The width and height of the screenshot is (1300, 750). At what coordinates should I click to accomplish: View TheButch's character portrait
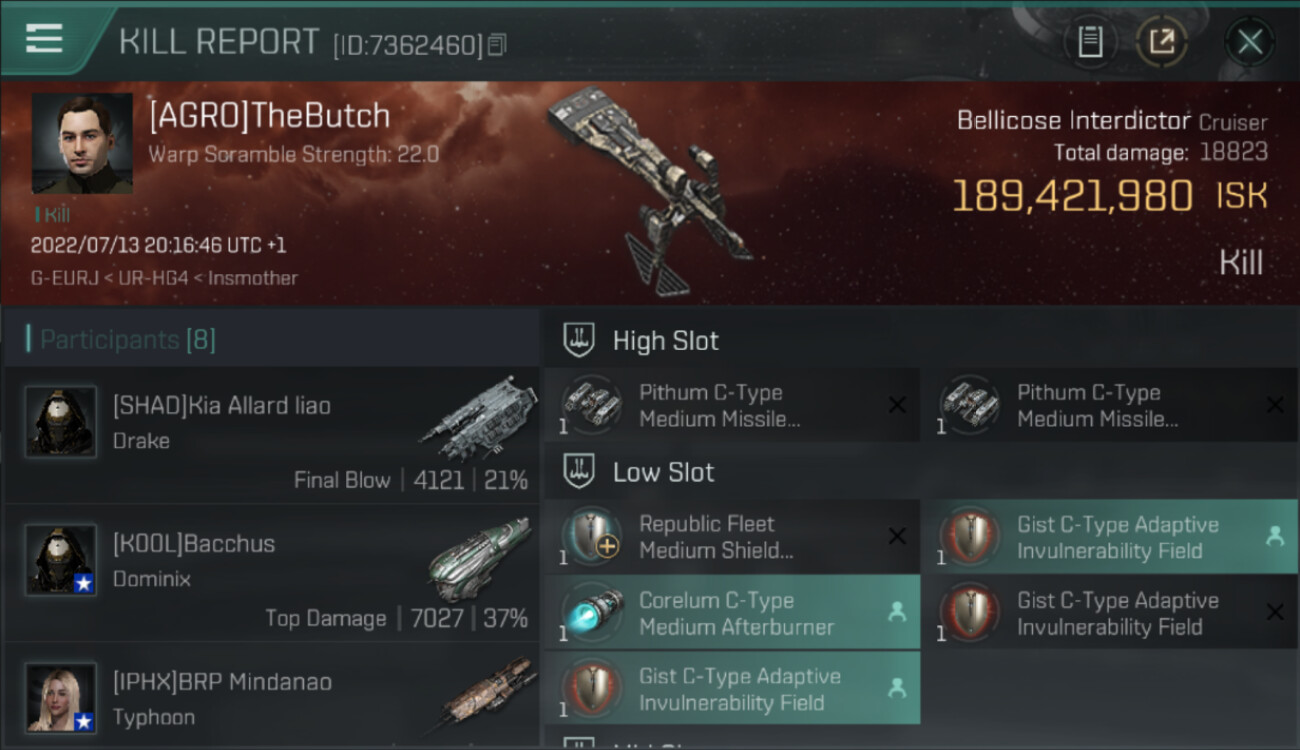coord(82,143)
